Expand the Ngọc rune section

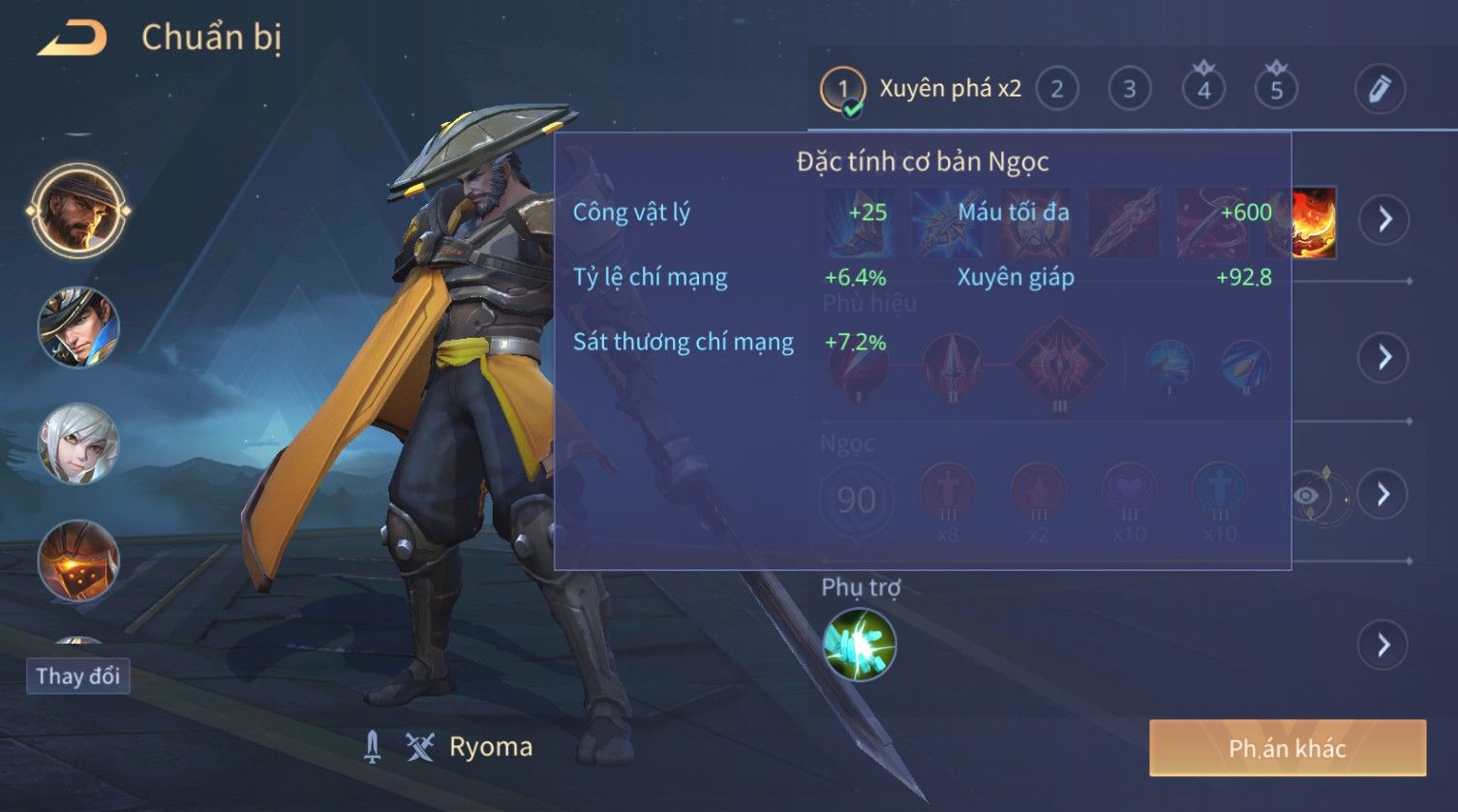click(x=1384, y=495)
